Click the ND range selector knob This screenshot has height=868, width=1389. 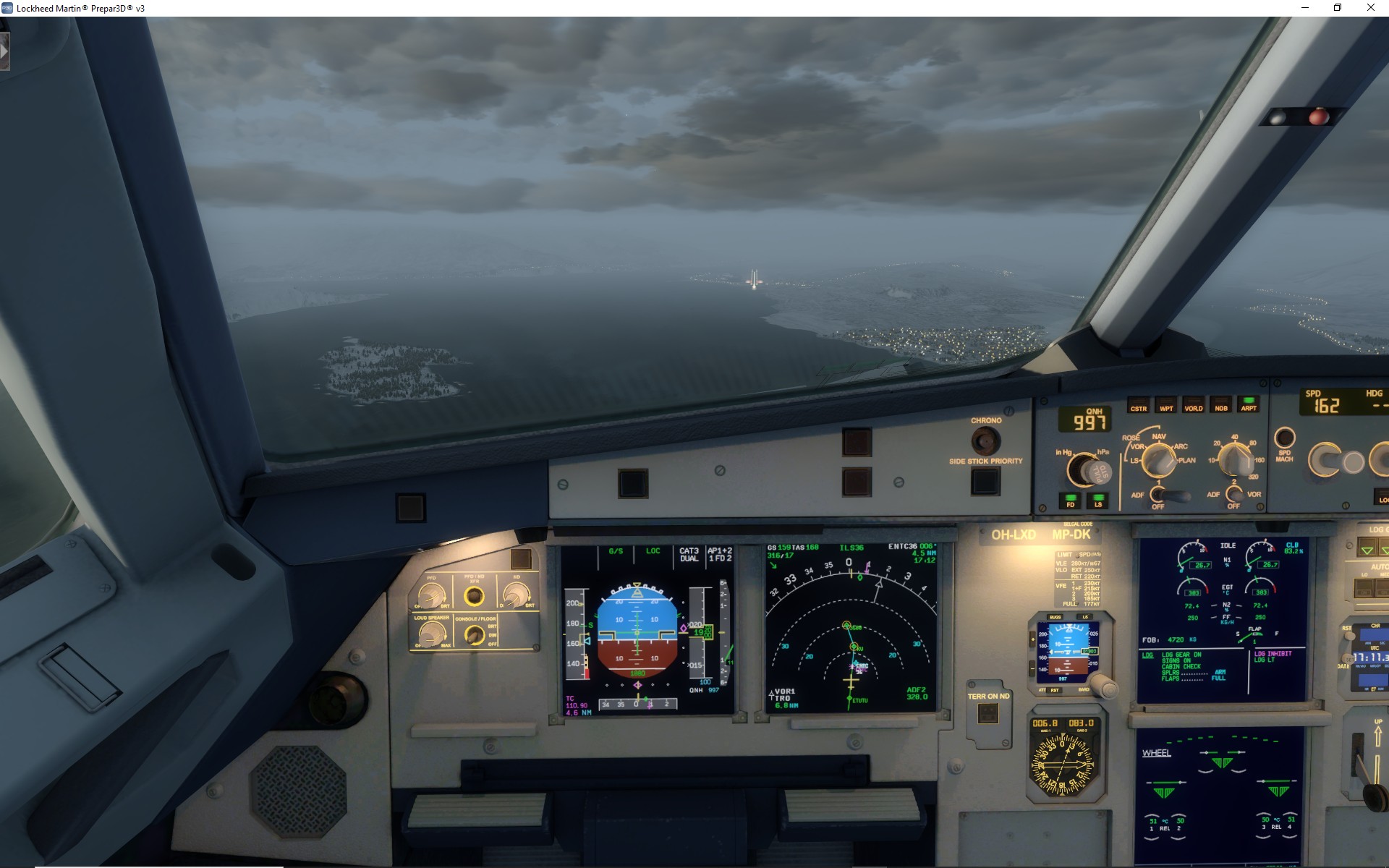pyautogui.click(x=1235, y=459)
